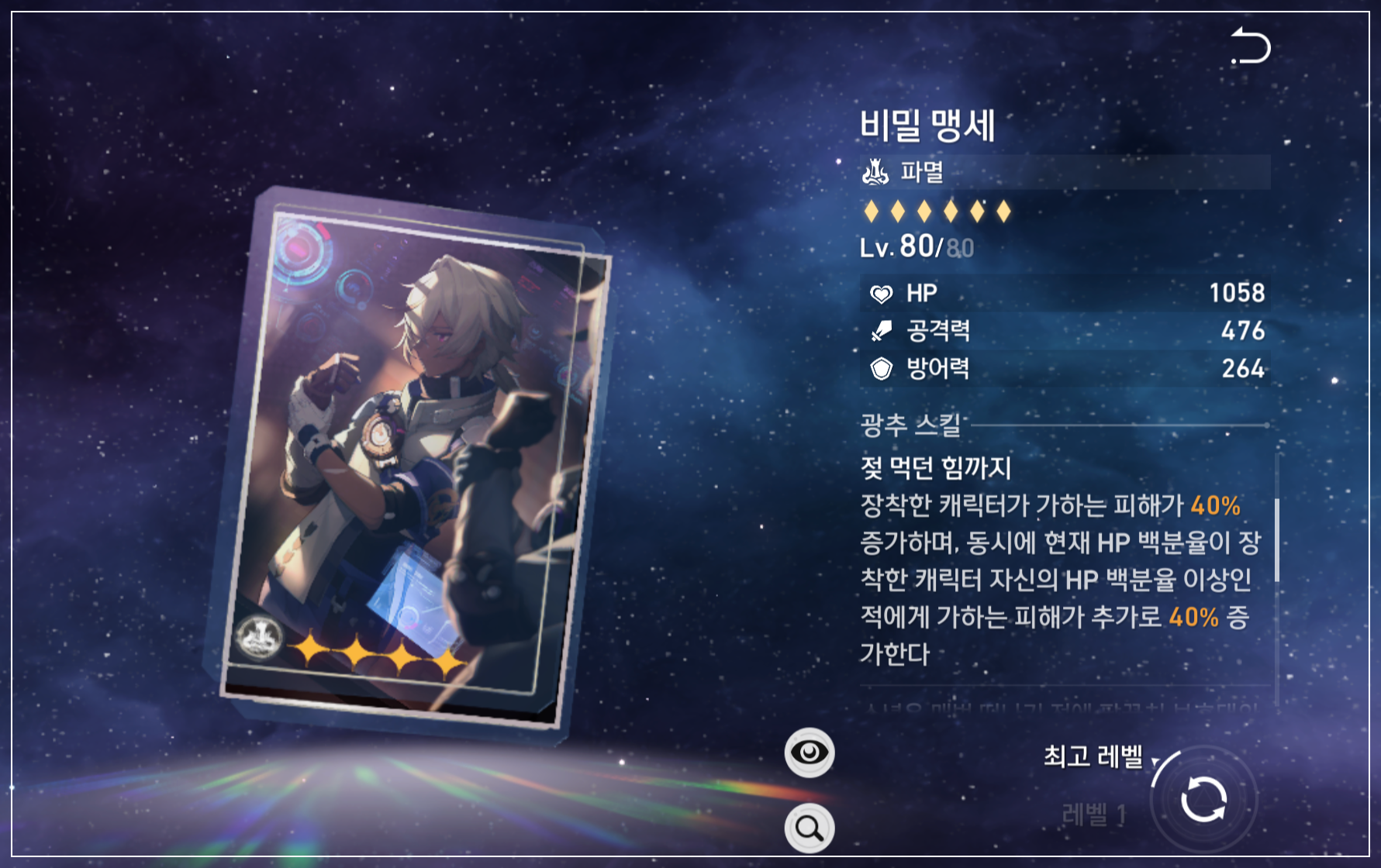The width and height of the screenshot is (1381, 868).
Task: Click the path emblem on the card corner
Action: point(263,638)
